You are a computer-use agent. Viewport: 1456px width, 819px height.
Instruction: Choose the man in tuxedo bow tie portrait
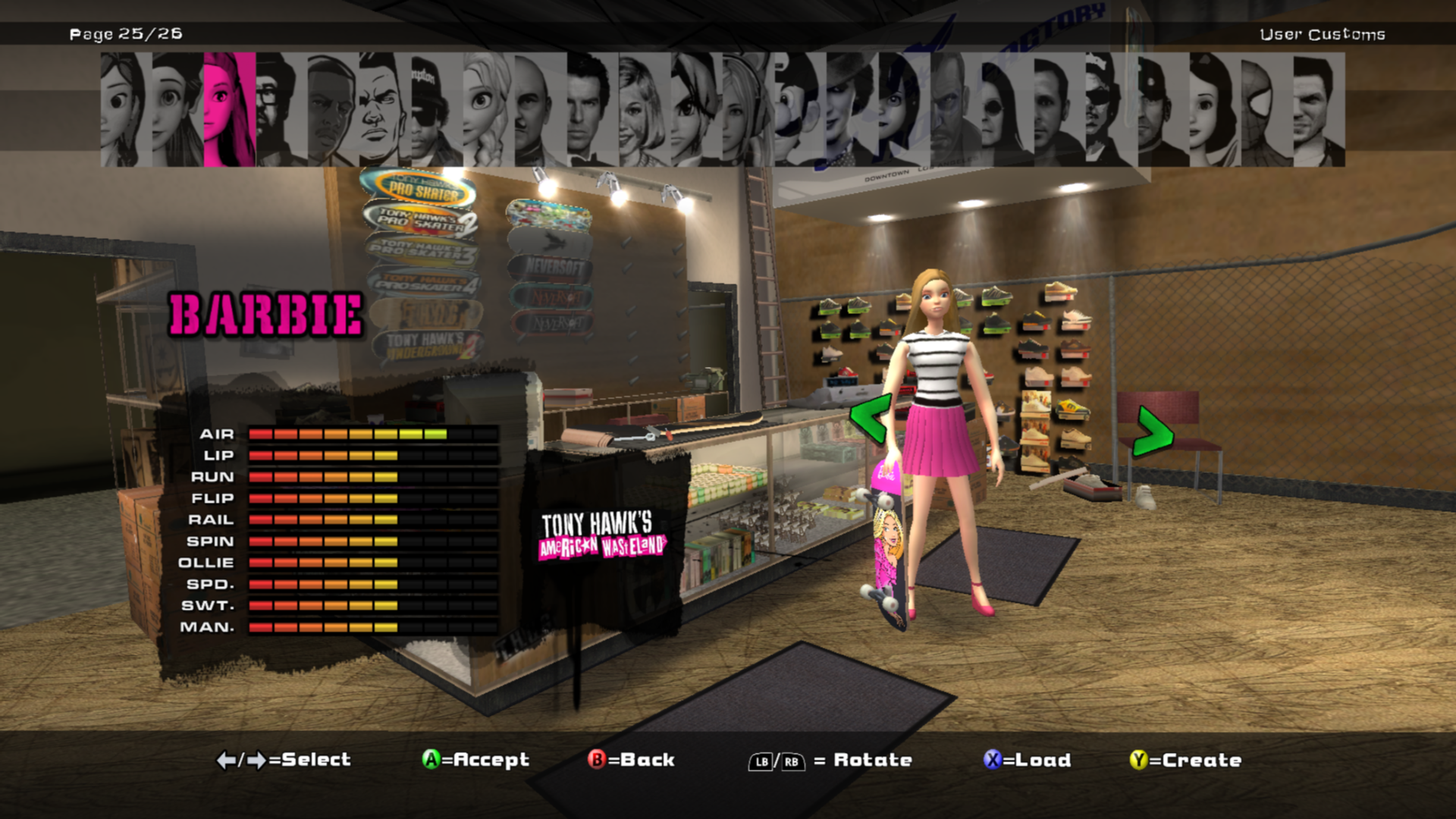[592, 109]
